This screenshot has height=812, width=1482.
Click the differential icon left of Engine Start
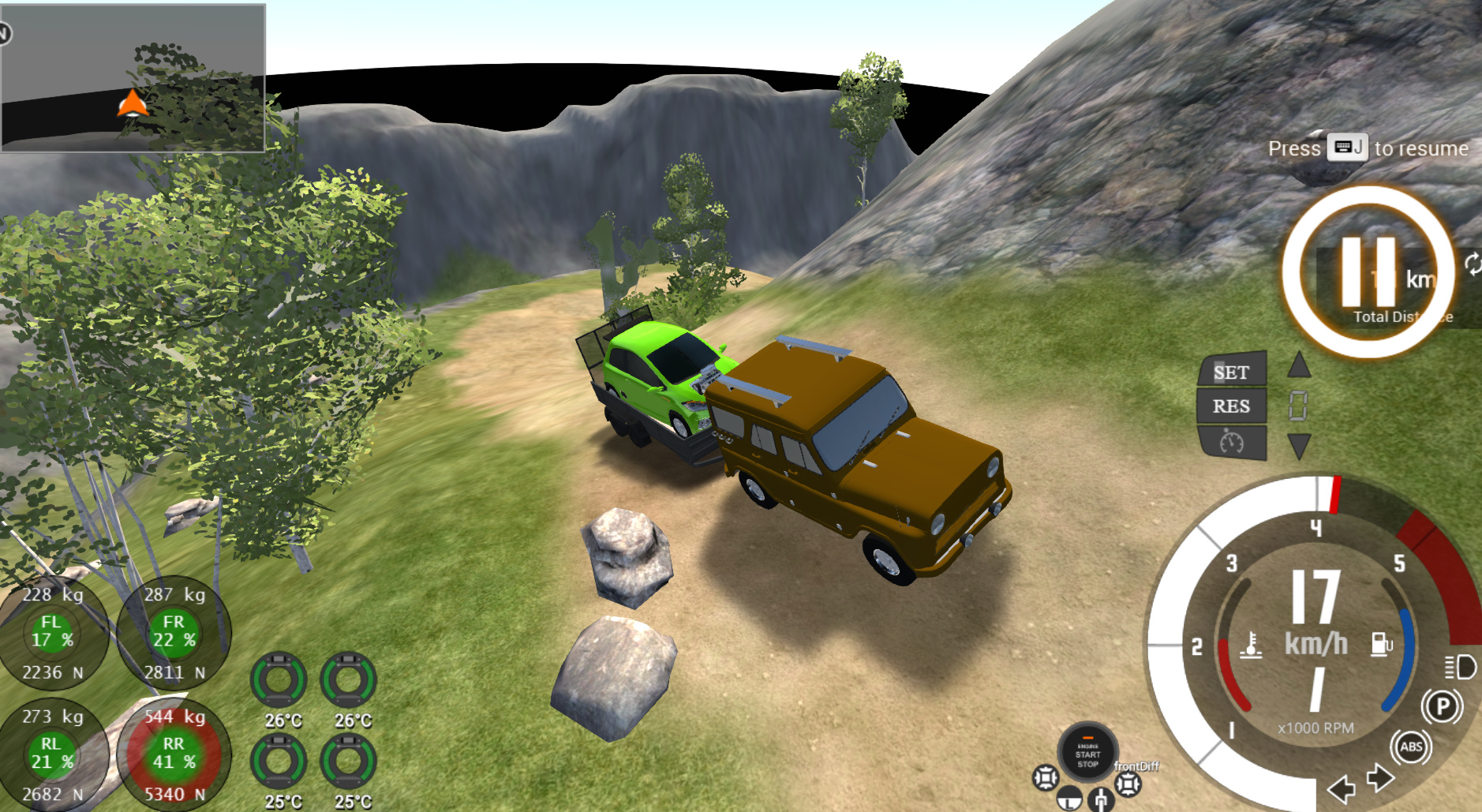point(1046,778)
